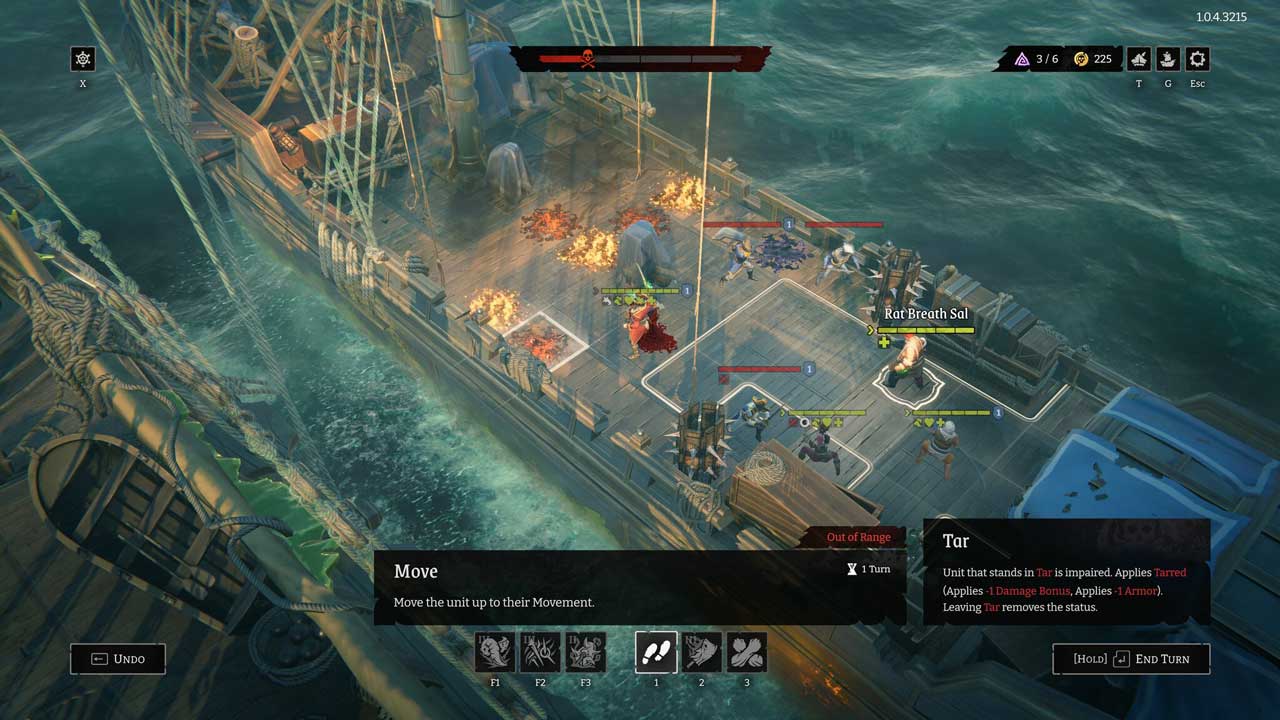Activate the F1 crew skill icon

pos(495,652)
